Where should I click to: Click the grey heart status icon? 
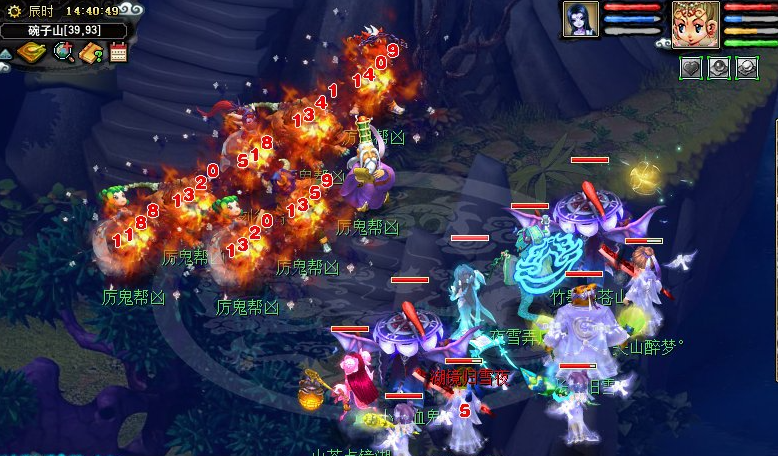coord(692,68)
